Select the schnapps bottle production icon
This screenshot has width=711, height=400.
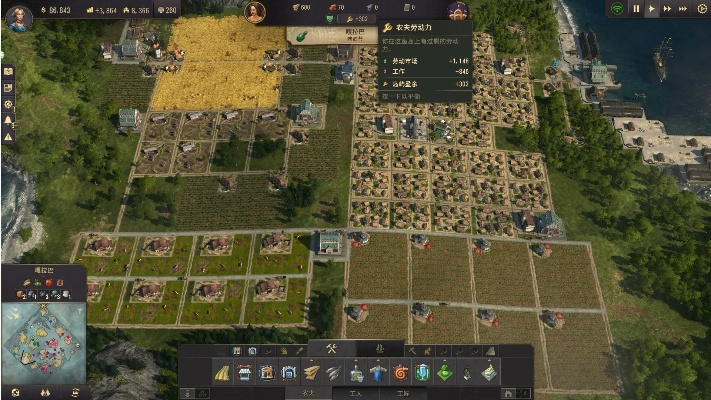356,372
